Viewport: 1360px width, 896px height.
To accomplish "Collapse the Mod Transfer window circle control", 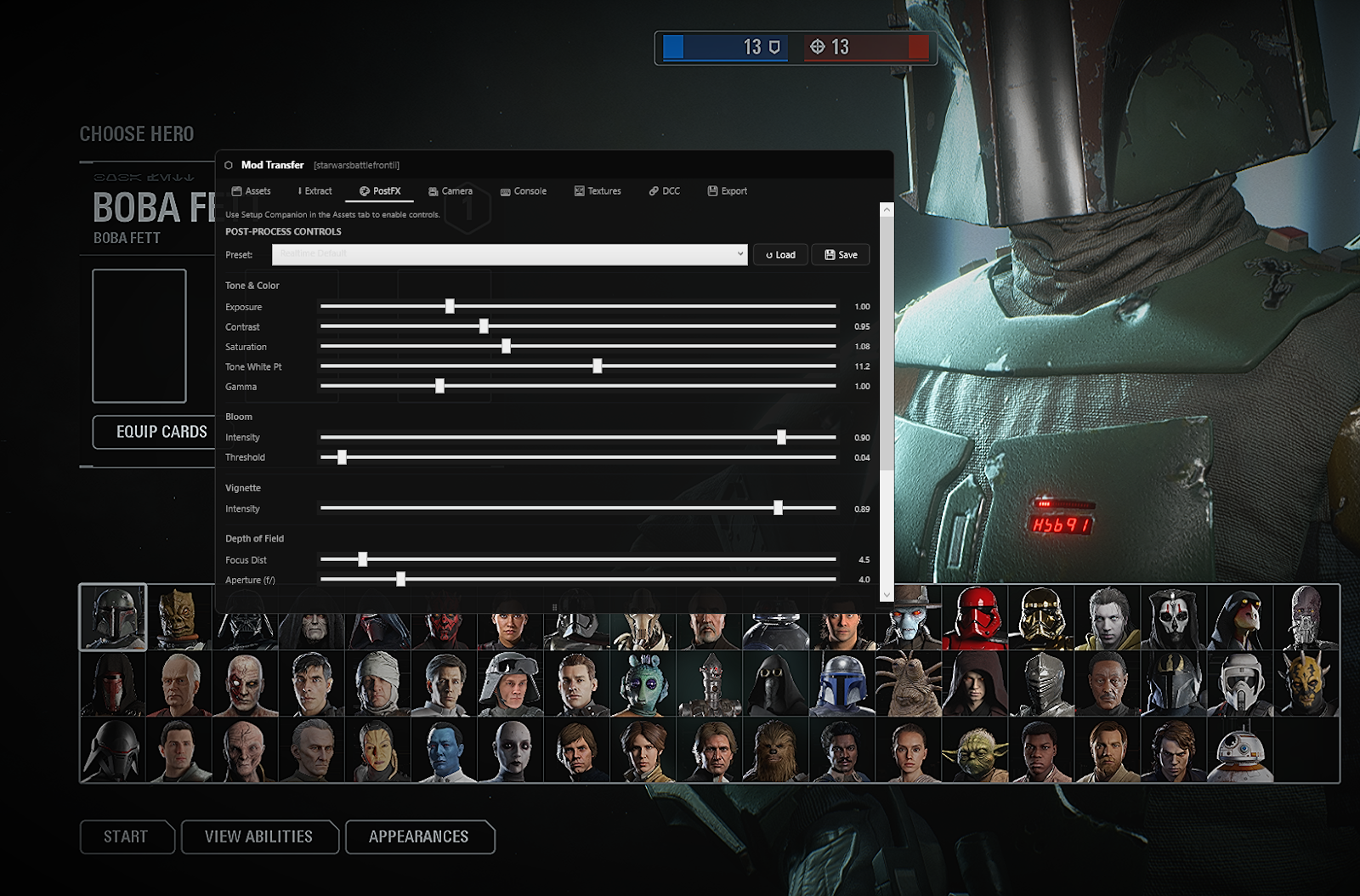I will click(227, 165).
